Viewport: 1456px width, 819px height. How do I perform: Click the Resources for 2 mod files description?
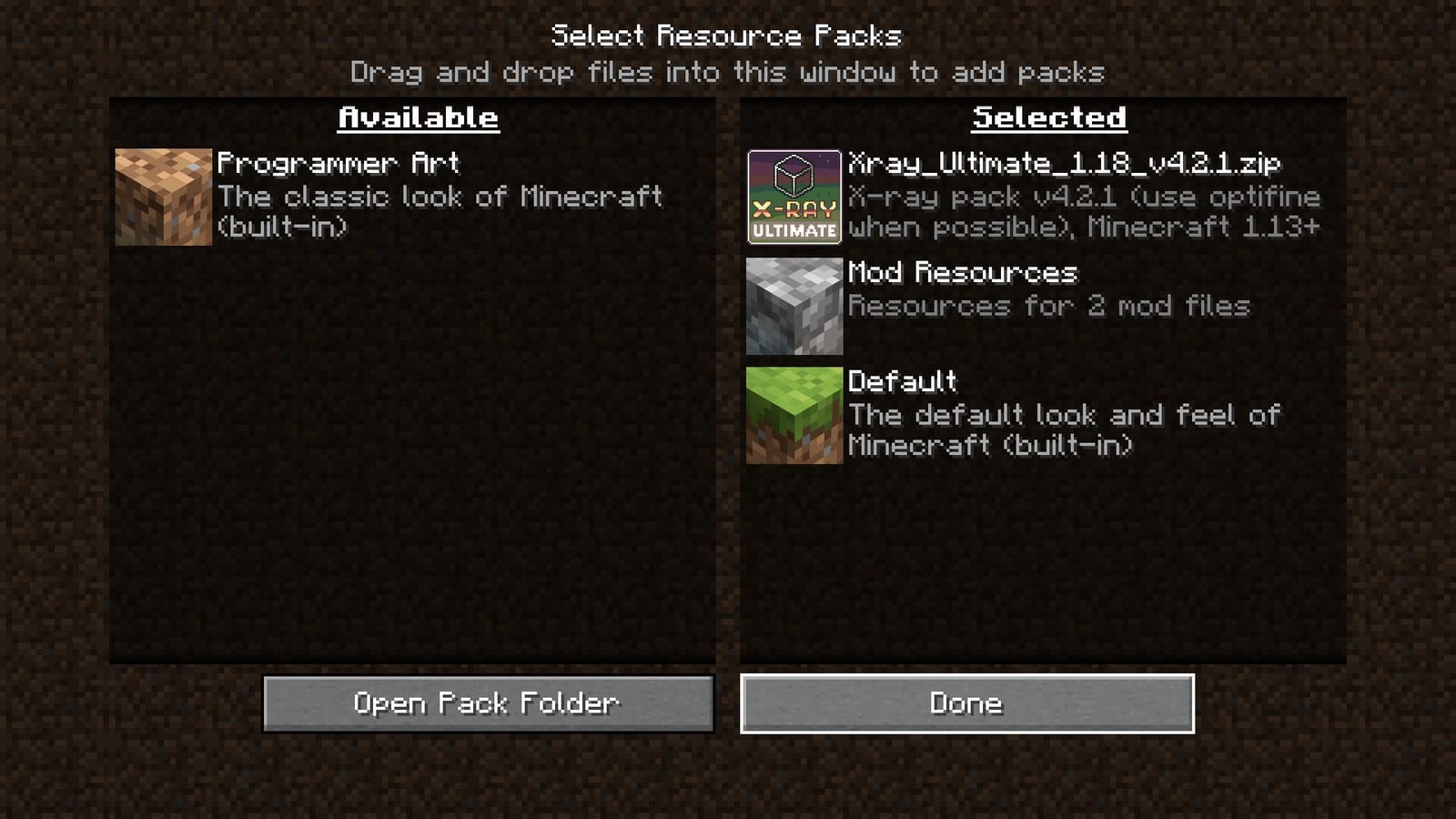(1049, 307)
